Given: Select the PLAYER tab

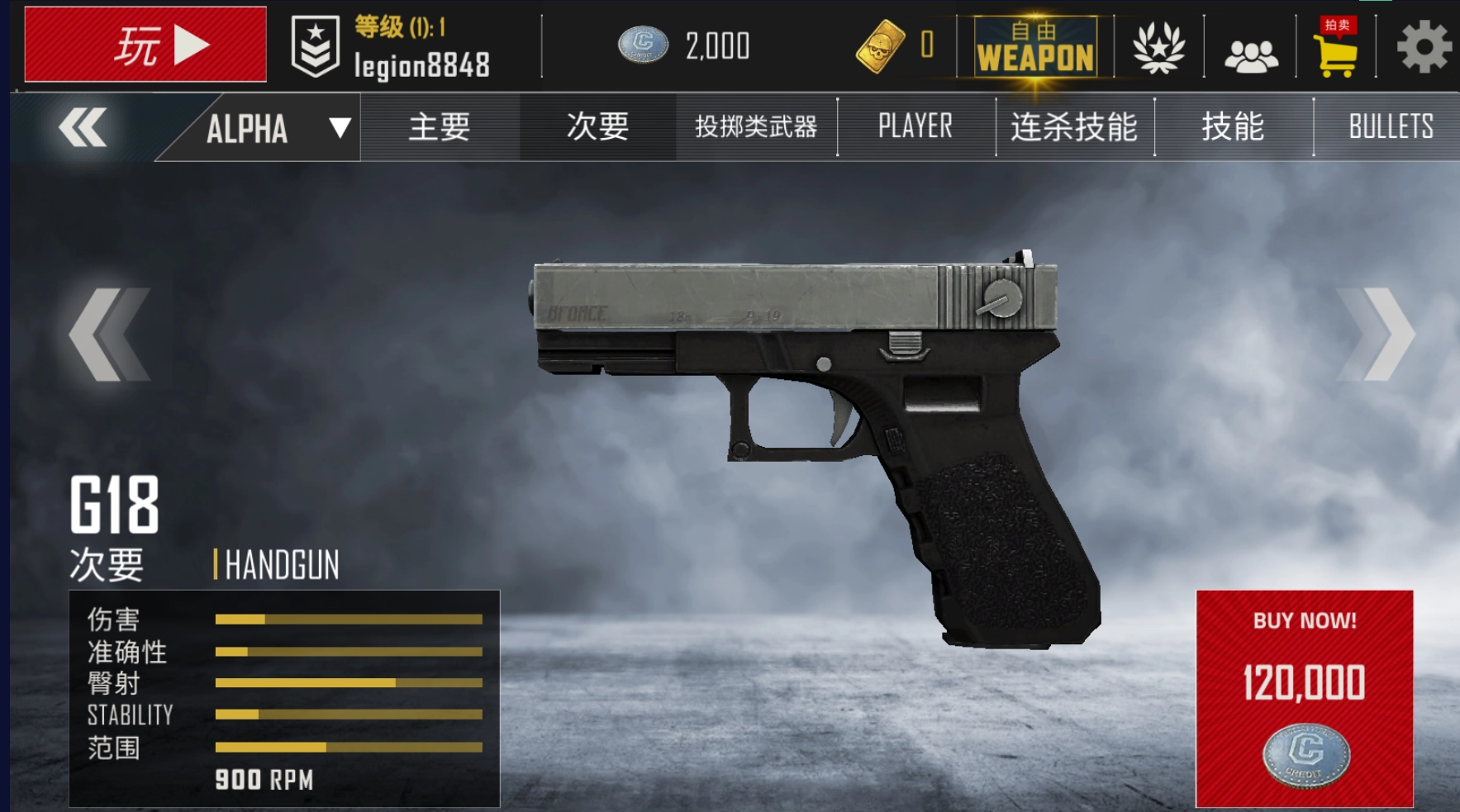Looking at the screenshot, I should coord(913,126).
